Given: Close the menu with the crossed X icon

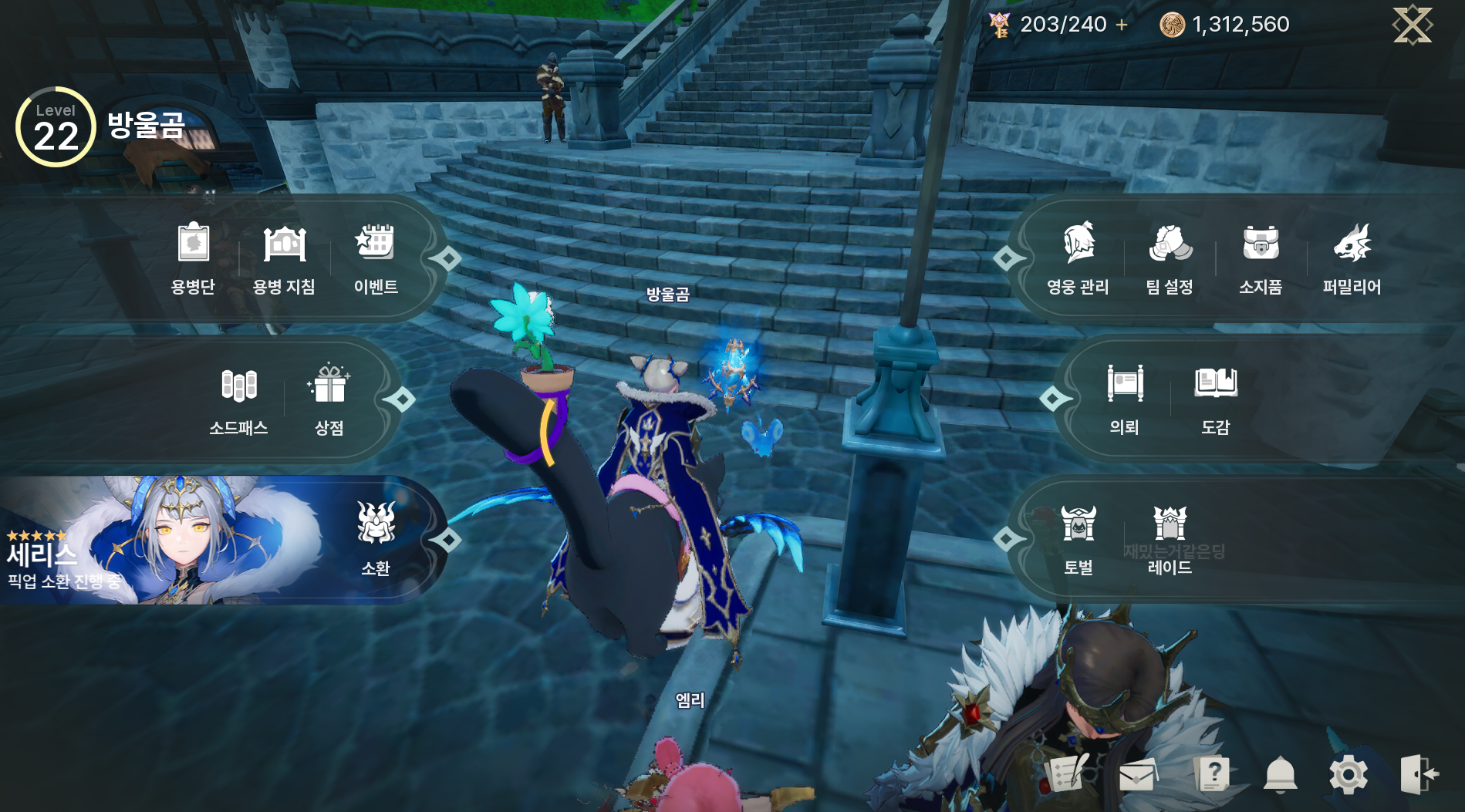Looking at the screenshot, I should click(x=1412, y=25).
